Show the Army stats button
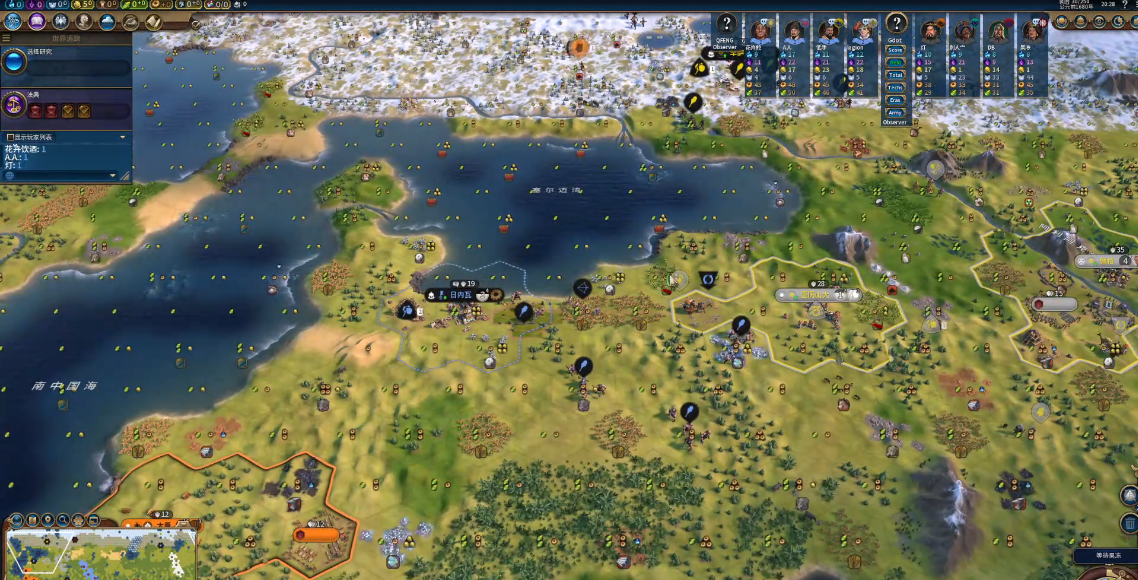 tap(895, 112)
